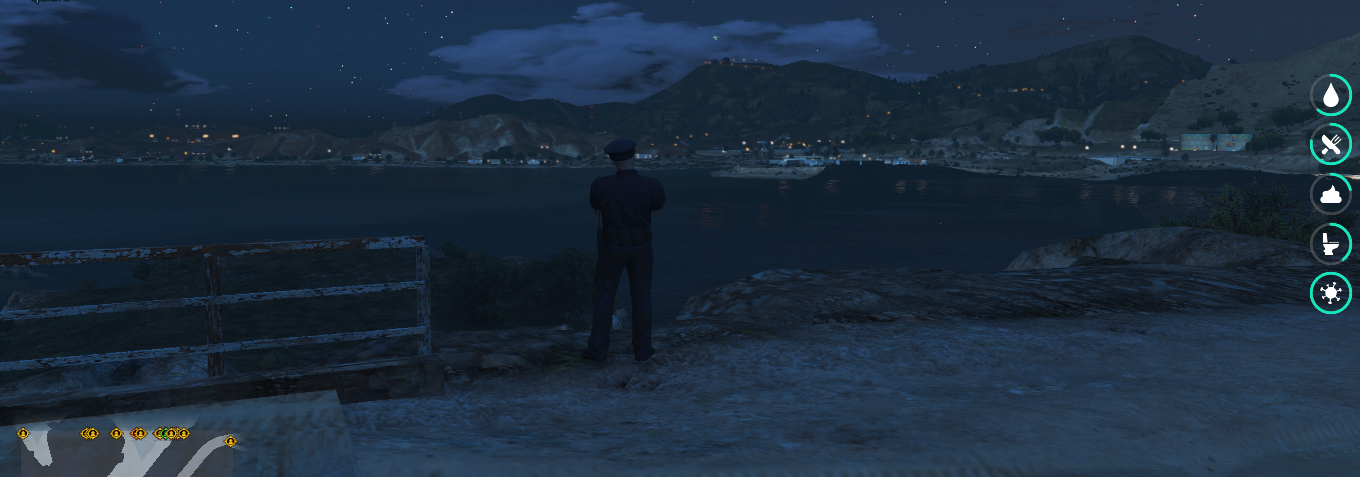Open the toilet status icon
The height and width of the screenshot is (477, 1360).
tap(1331, 243)
